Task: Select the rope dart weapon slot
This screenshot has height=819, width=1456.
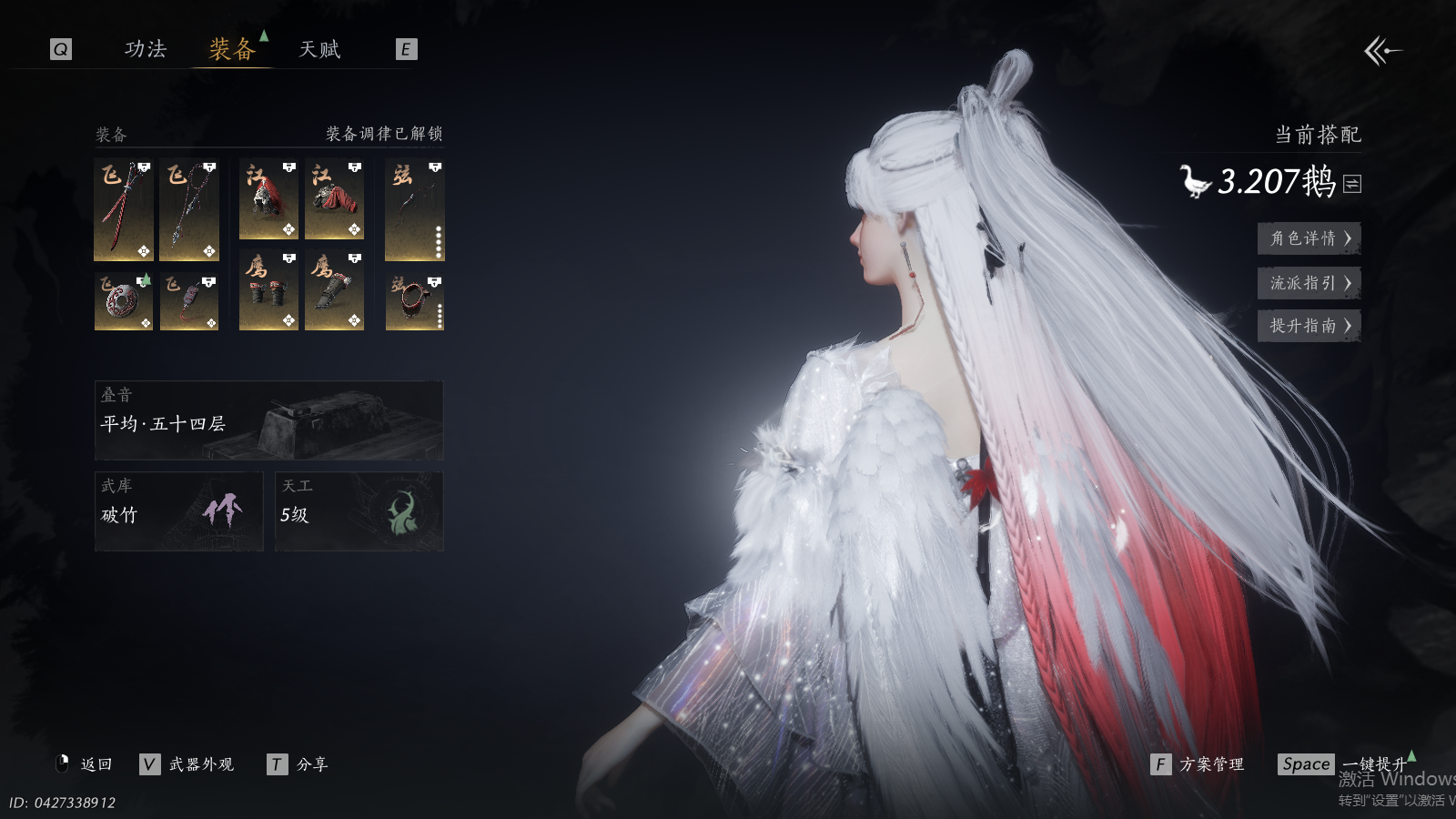Action: [189, 209]
